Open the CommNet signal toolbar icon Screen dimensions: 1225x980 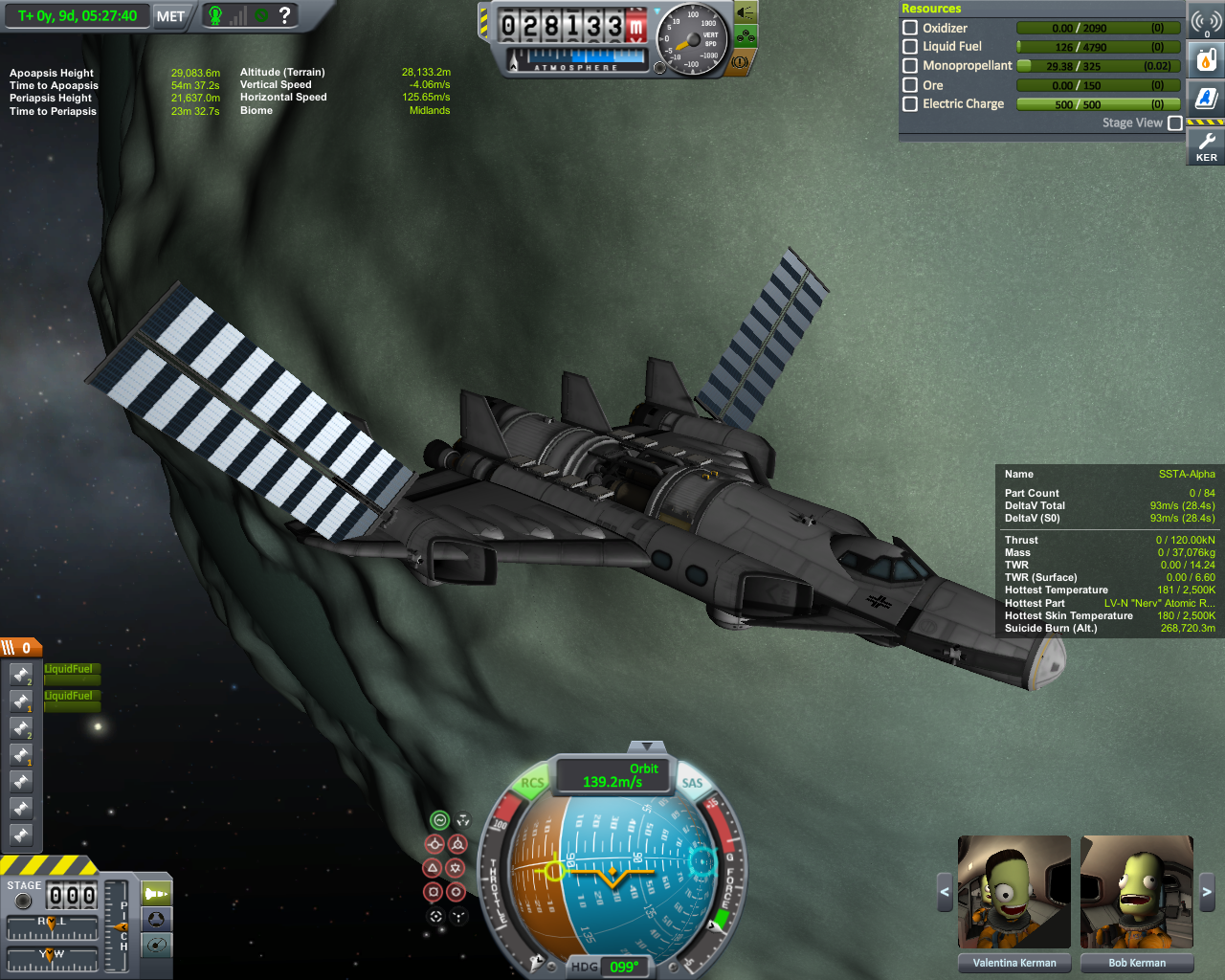[x=1207, y=21]
